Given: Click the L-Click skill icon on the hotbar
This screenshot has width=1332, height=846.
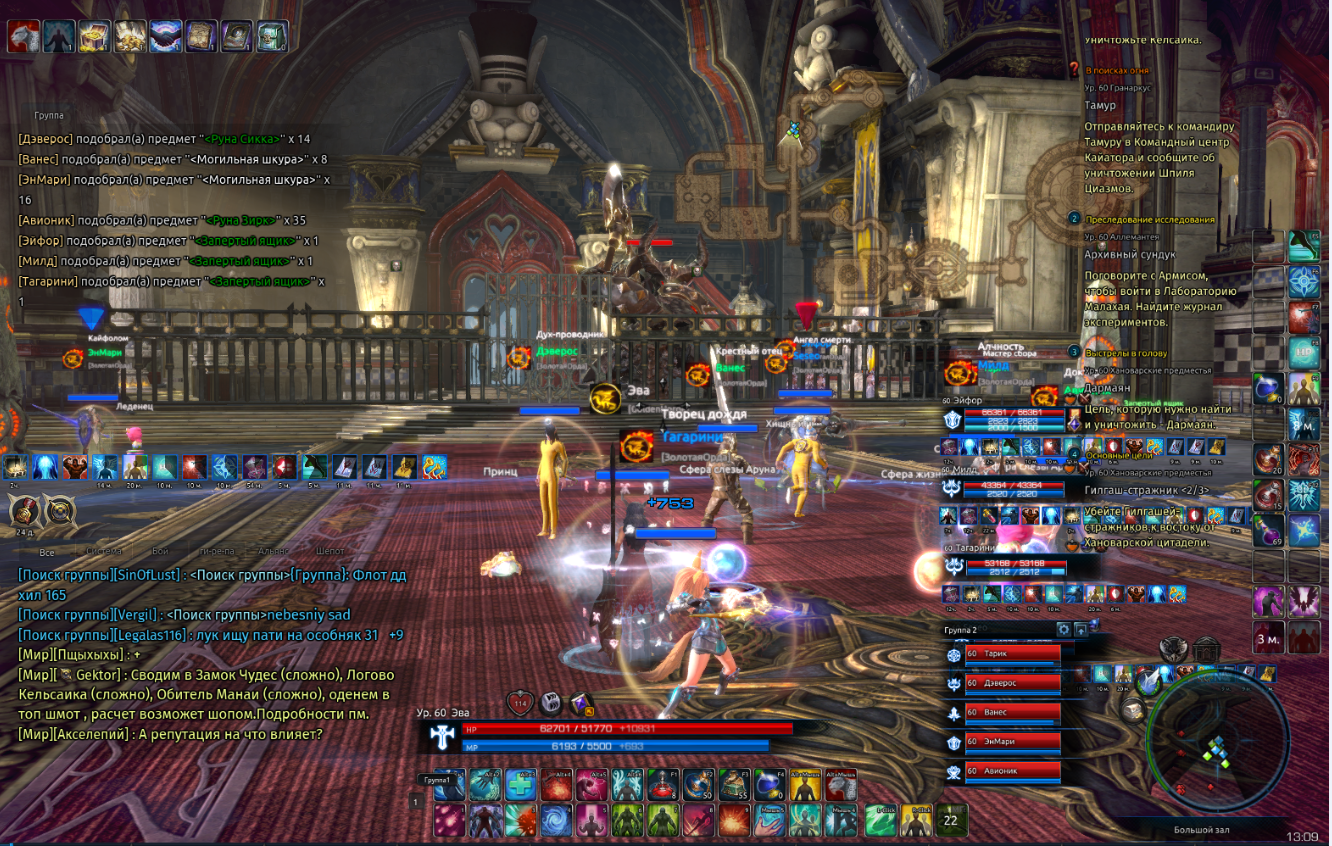Looking at the screenshot, I should coord(881,821).
